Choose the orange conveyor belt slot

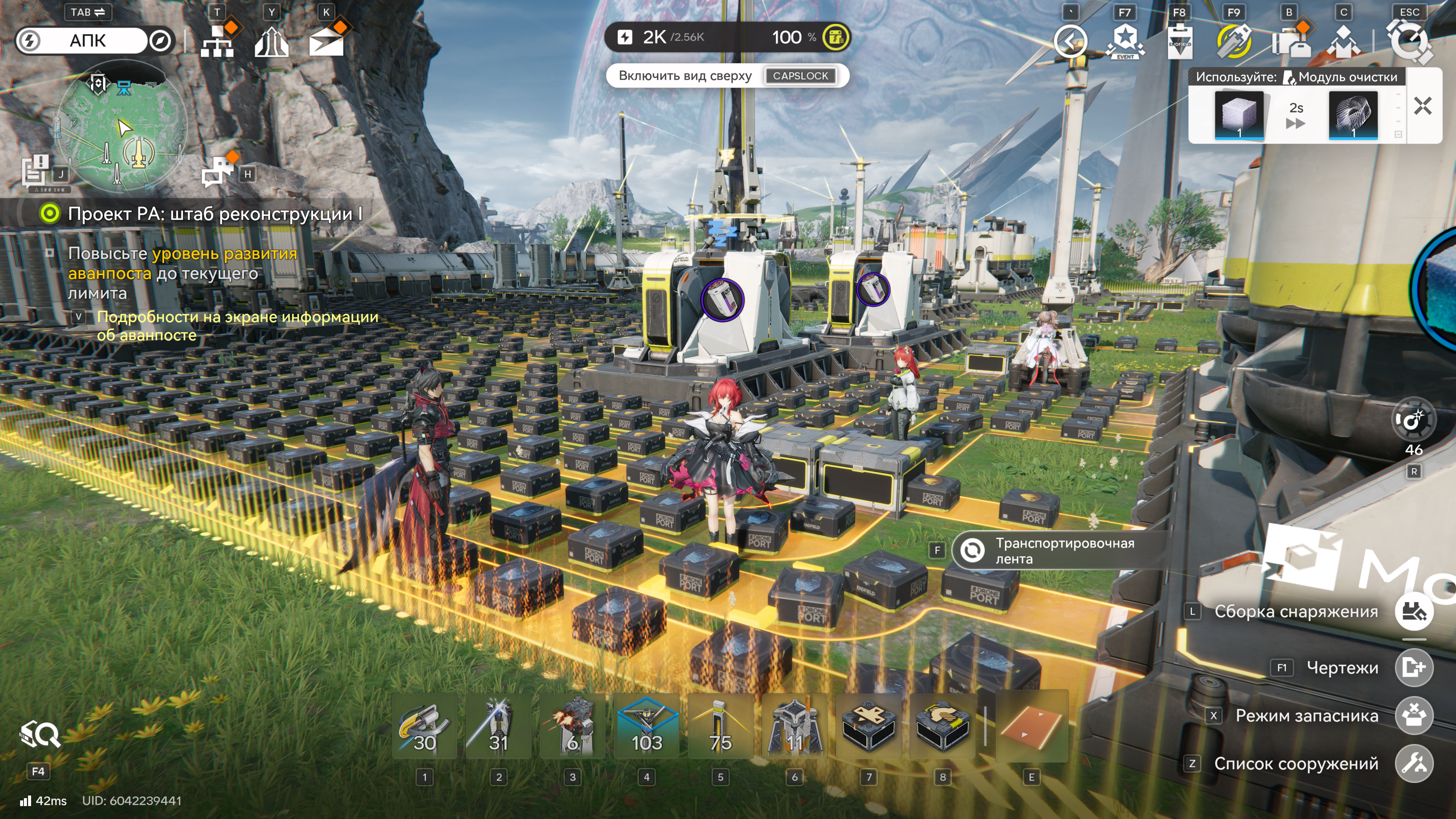1031,728
